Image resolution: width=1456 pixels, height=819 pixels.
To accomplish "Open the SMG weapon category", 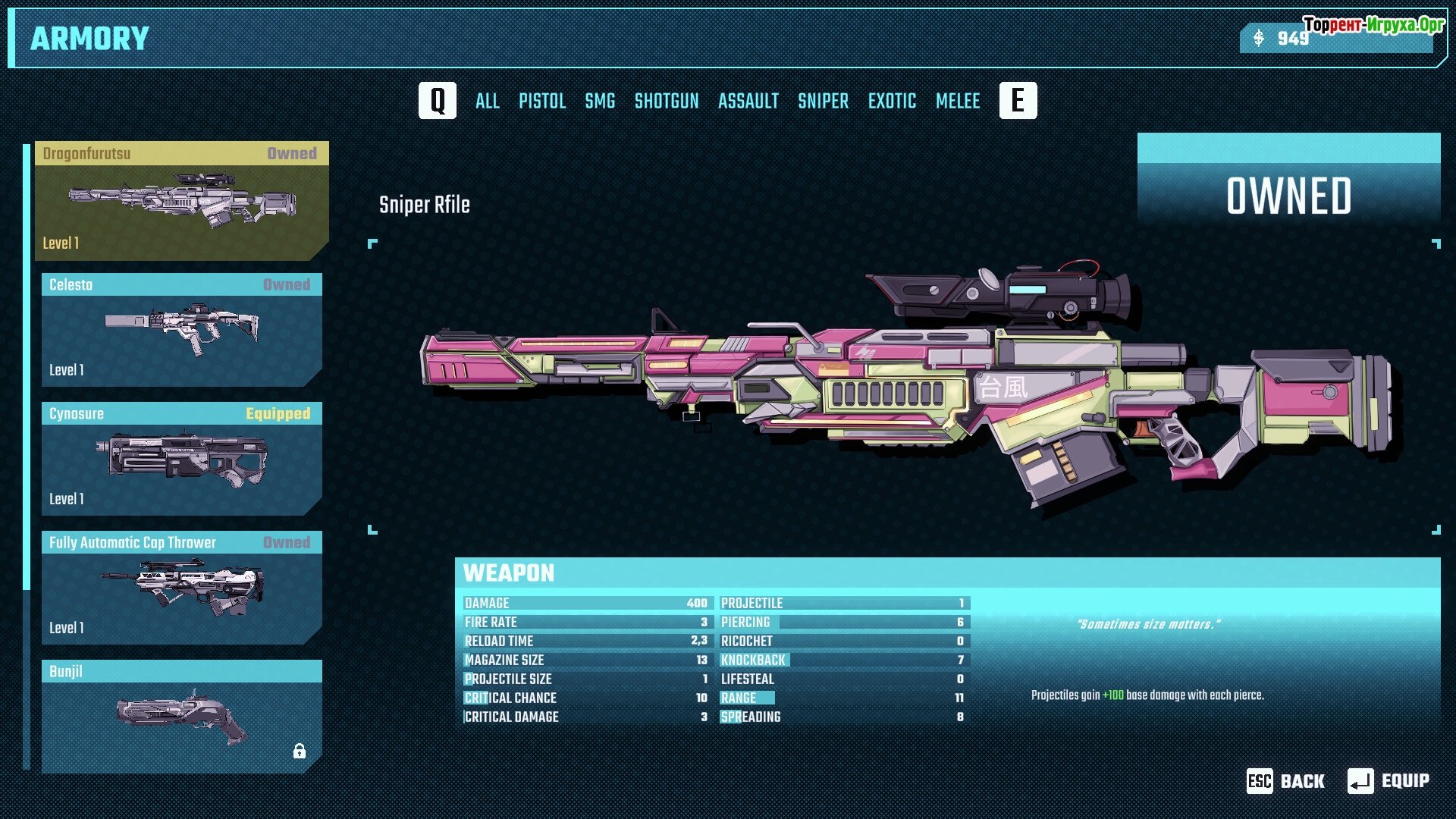I will [x=600, y=101].
